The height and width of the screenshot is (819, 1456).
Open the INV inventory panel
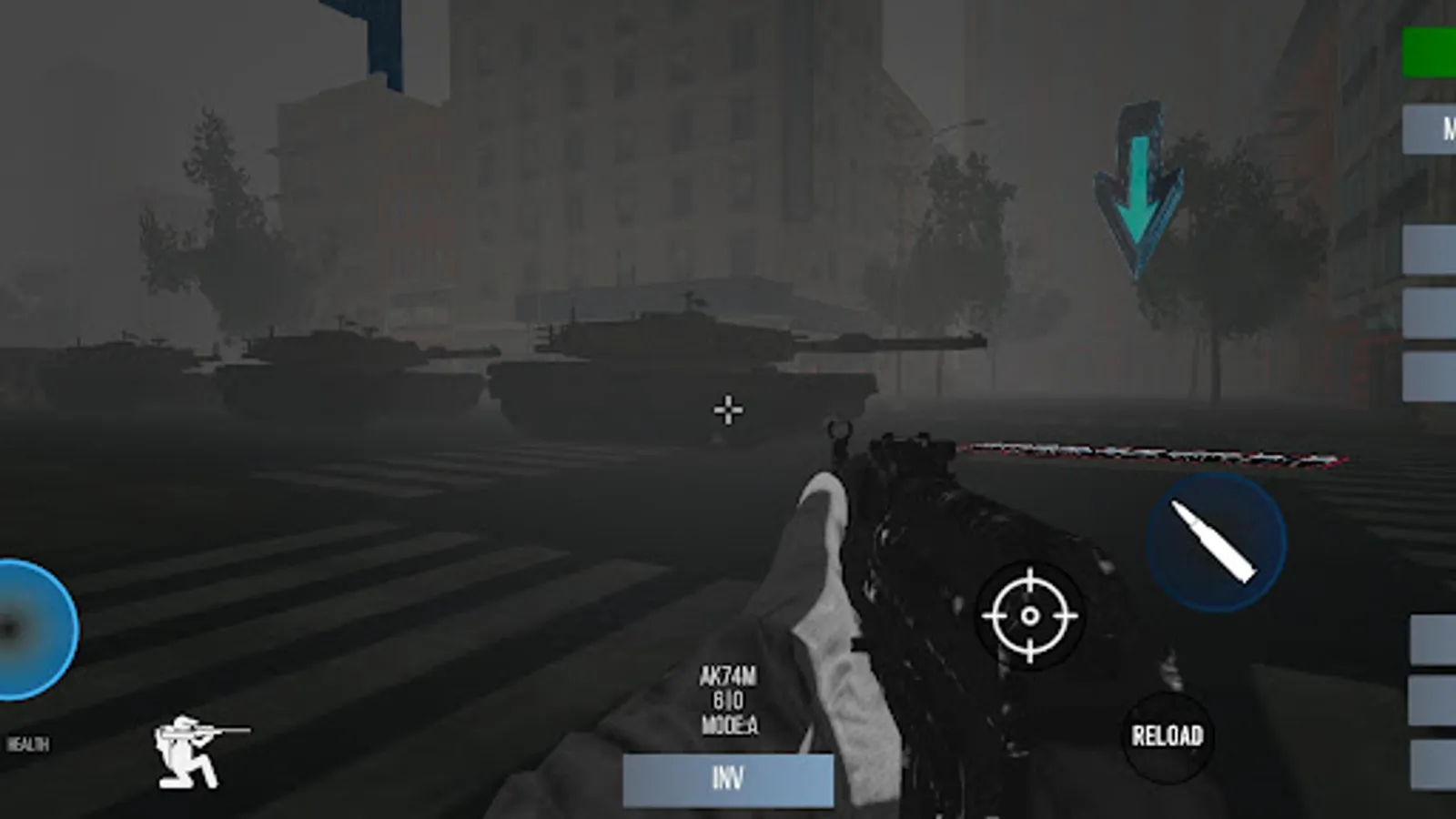point(729,778)
